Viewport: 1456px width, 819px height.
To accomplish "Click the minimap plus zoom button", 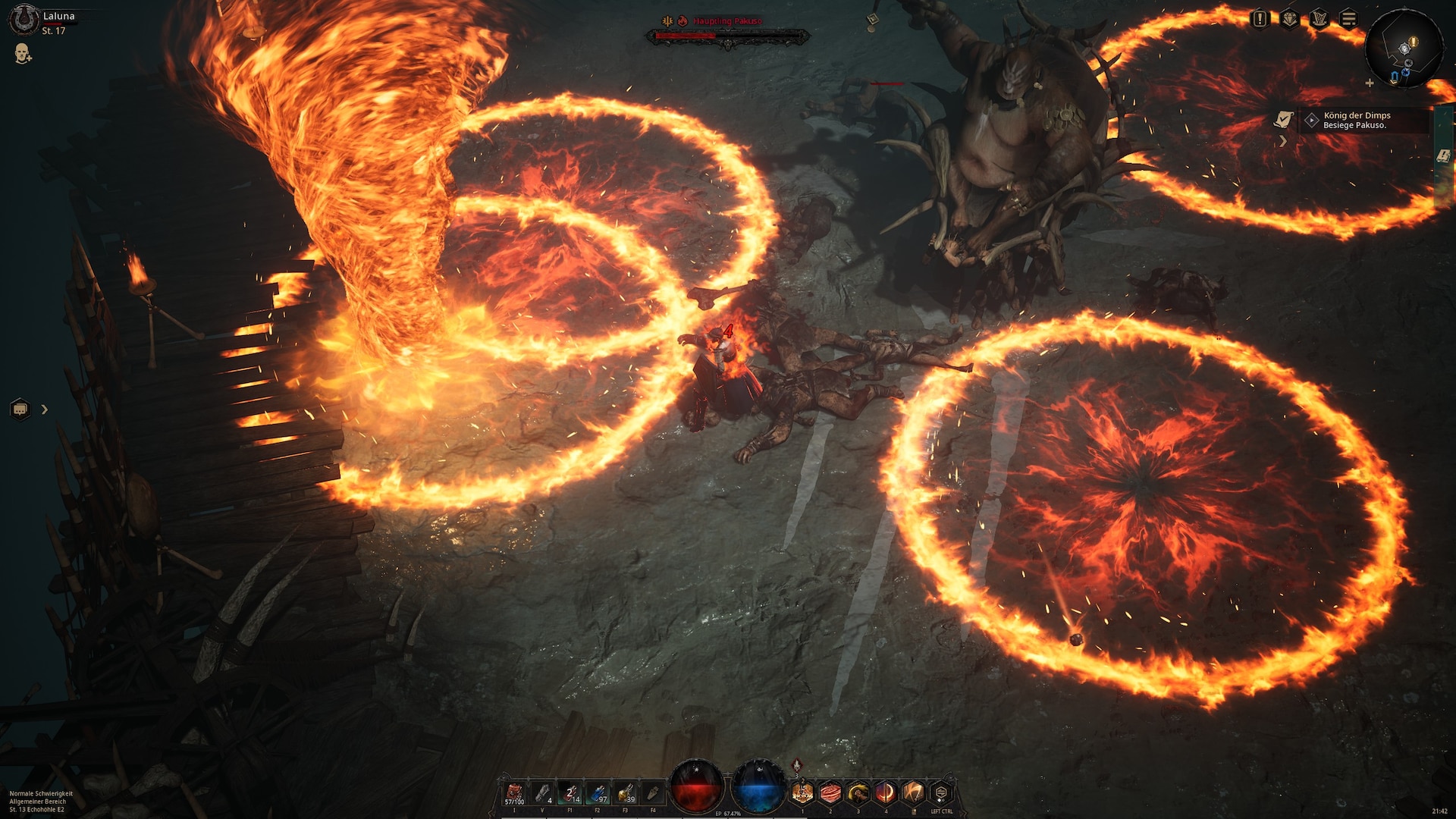I will 1370,83.
